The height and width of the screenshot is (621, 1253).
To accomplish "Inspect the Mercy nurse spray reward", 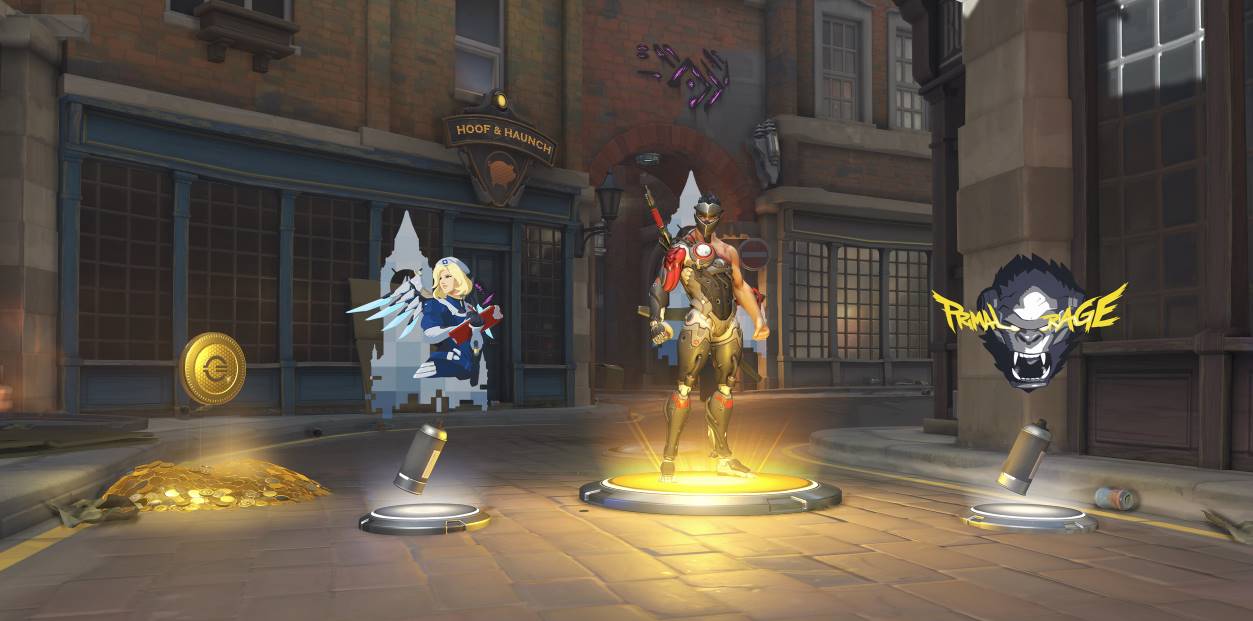I will point(430,318).
